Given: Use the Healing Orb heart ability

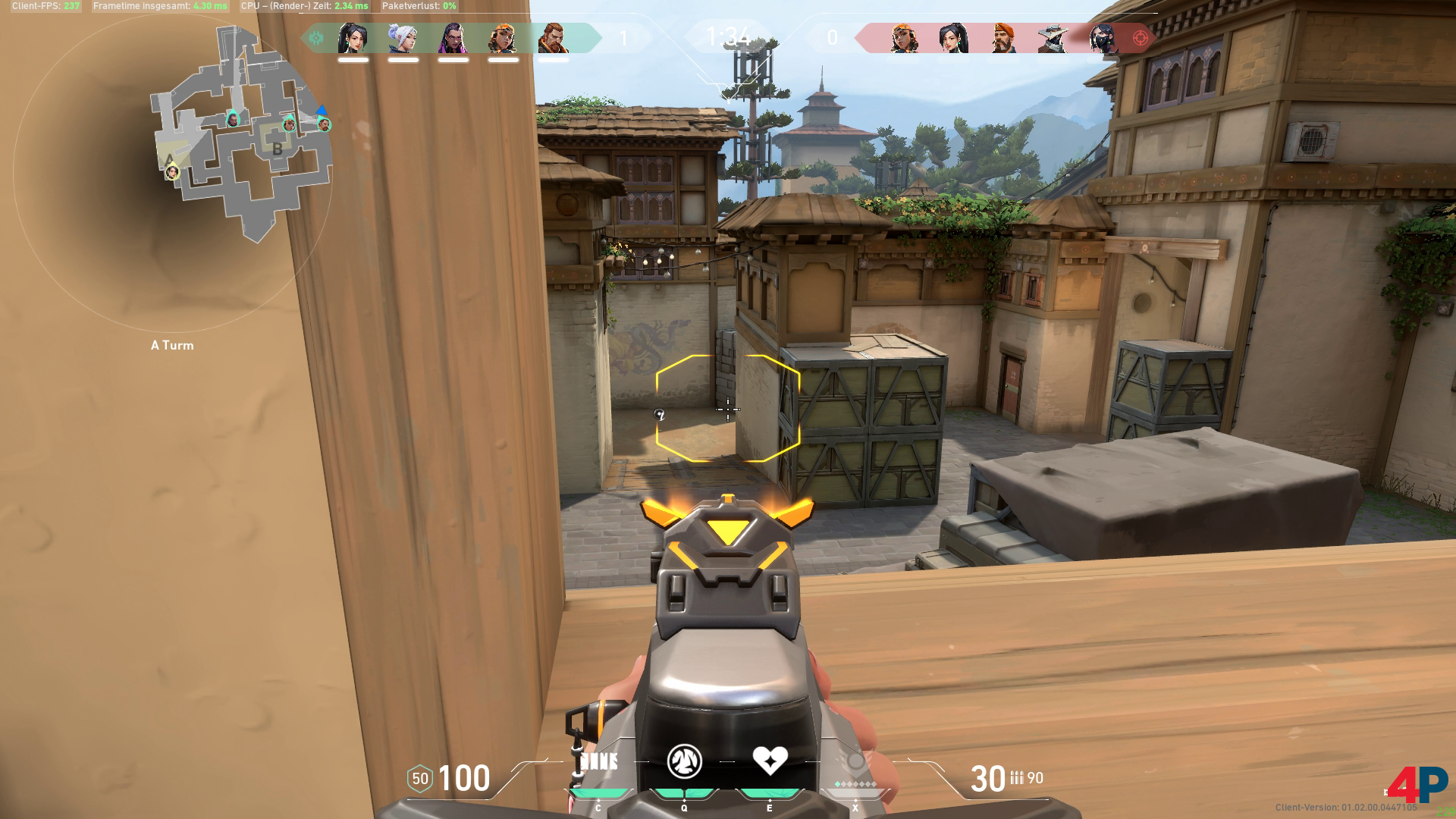Looking at the screenshot, I should click(x=770, y=761).
